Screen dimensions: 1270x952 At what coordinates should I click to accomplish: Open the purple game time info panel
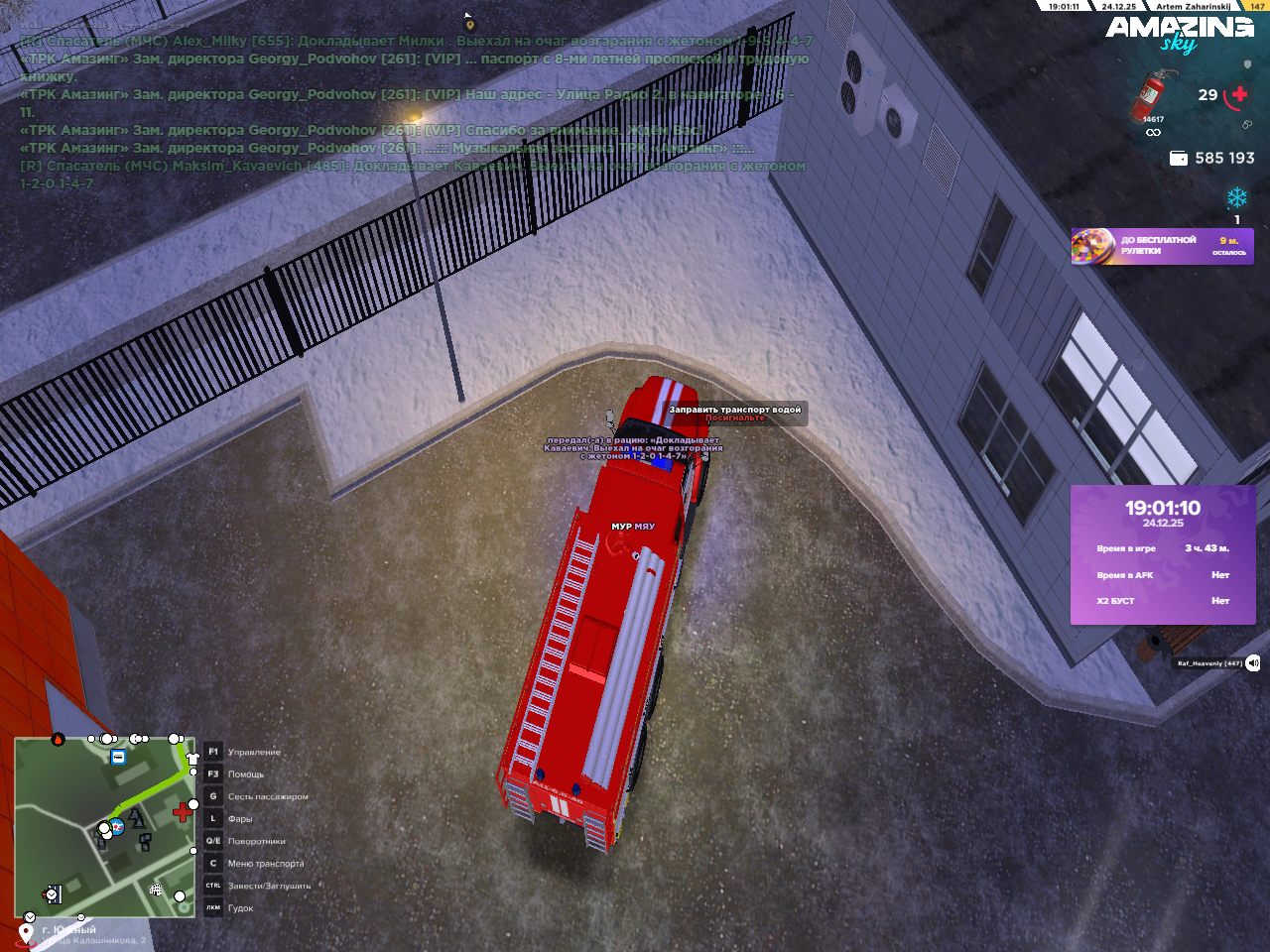[1162, 553]
